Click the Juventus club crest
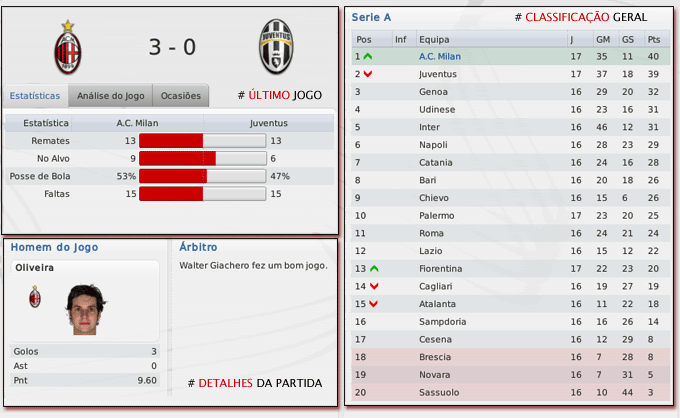This screenshot has width=680, height=418. (x=275, y=46)
